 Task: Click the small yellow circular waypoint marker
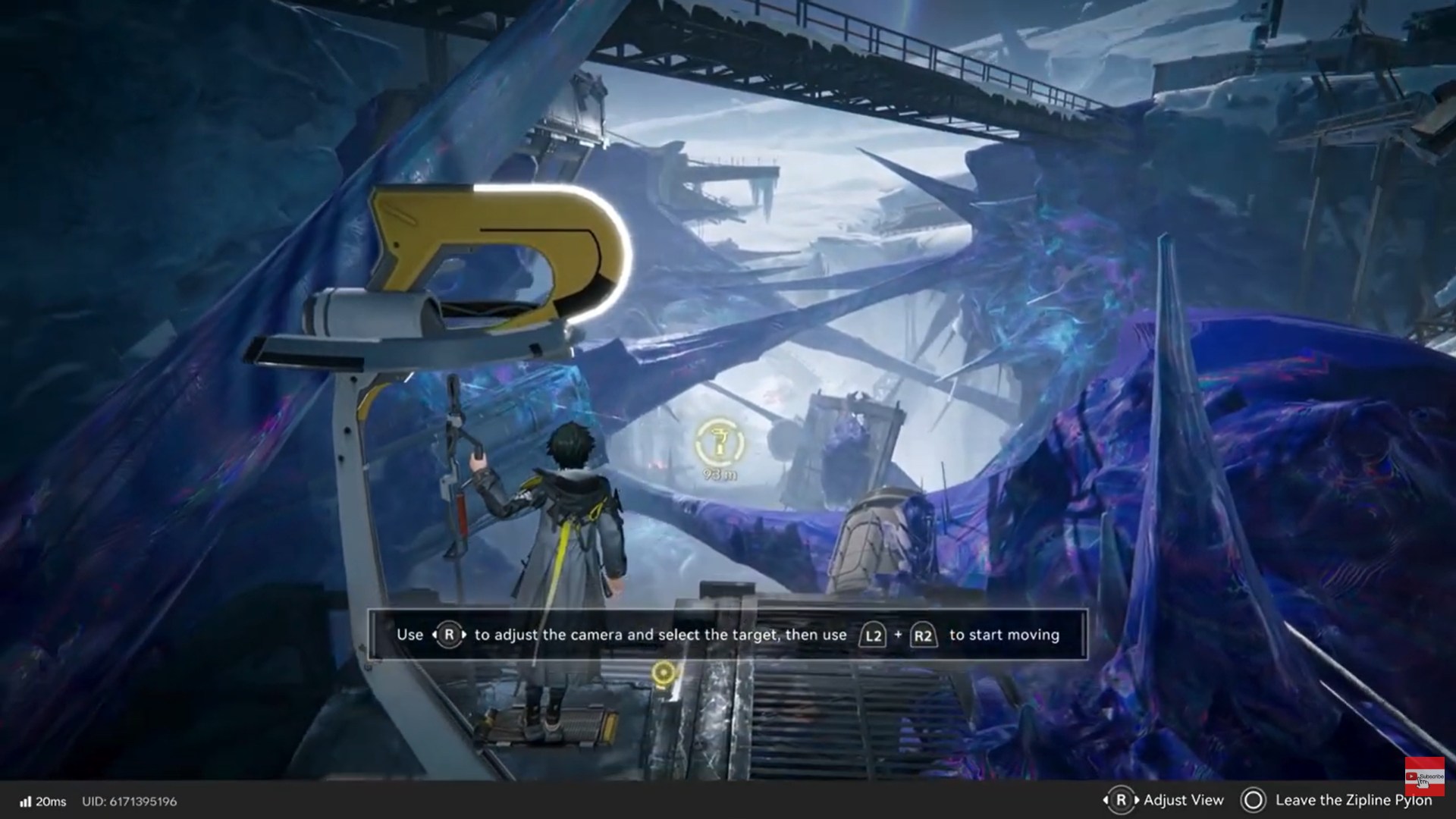pyautogui.click(x=664, y=673)
